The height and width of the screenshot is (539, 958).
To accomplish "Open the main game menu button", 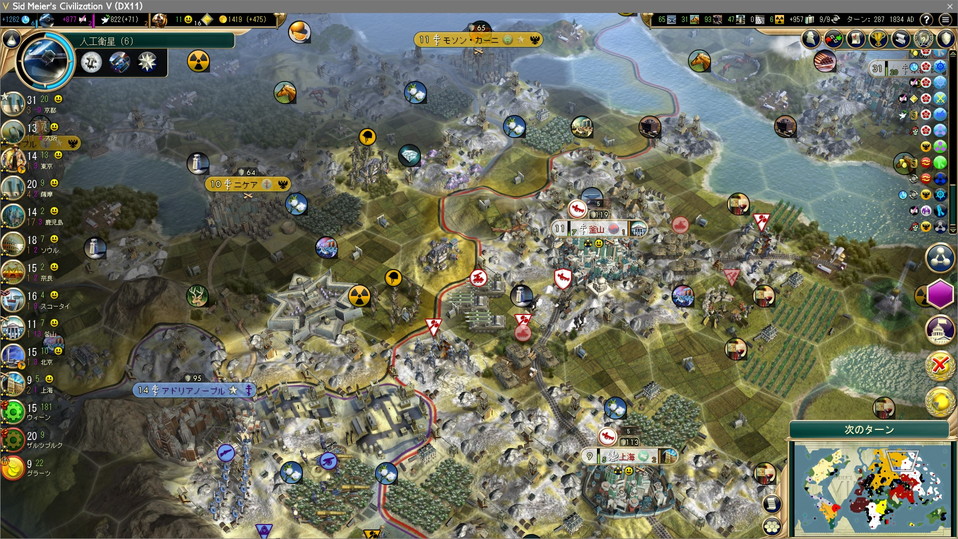I will [x=946, y=19].
